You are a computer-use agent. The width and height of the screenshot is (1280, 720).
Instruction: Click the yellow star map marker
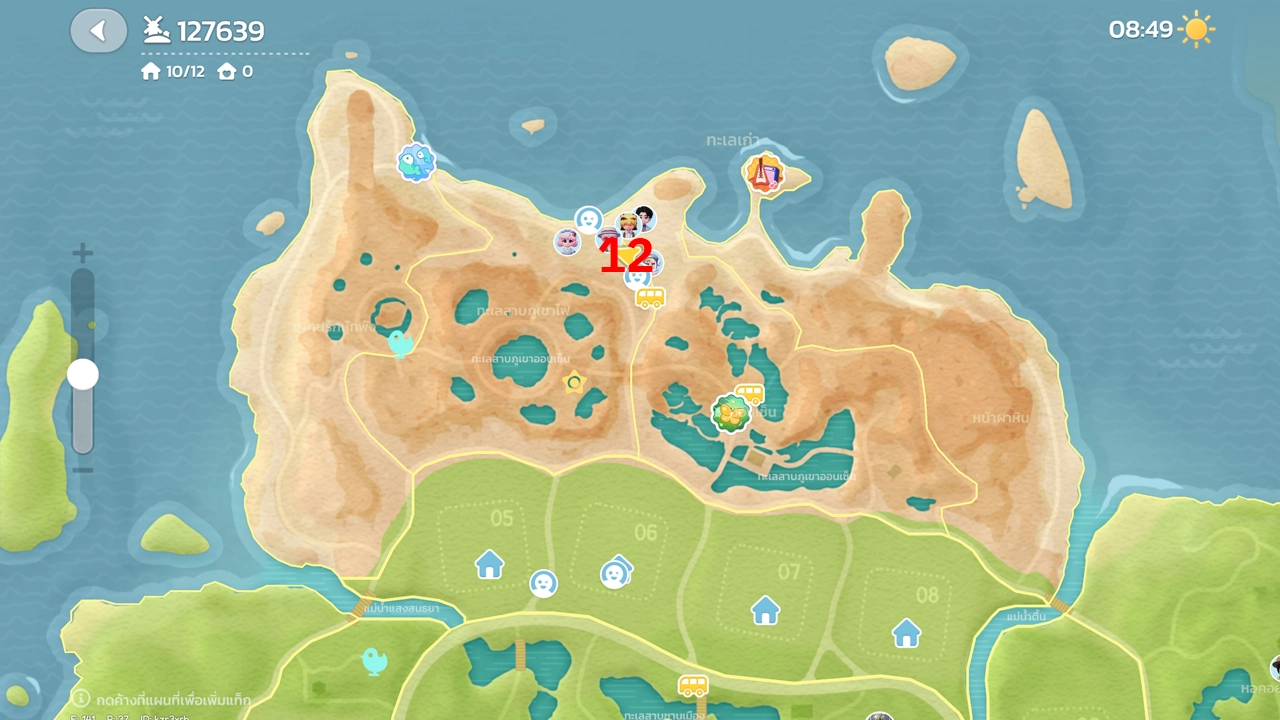click(x=574, y=381)
